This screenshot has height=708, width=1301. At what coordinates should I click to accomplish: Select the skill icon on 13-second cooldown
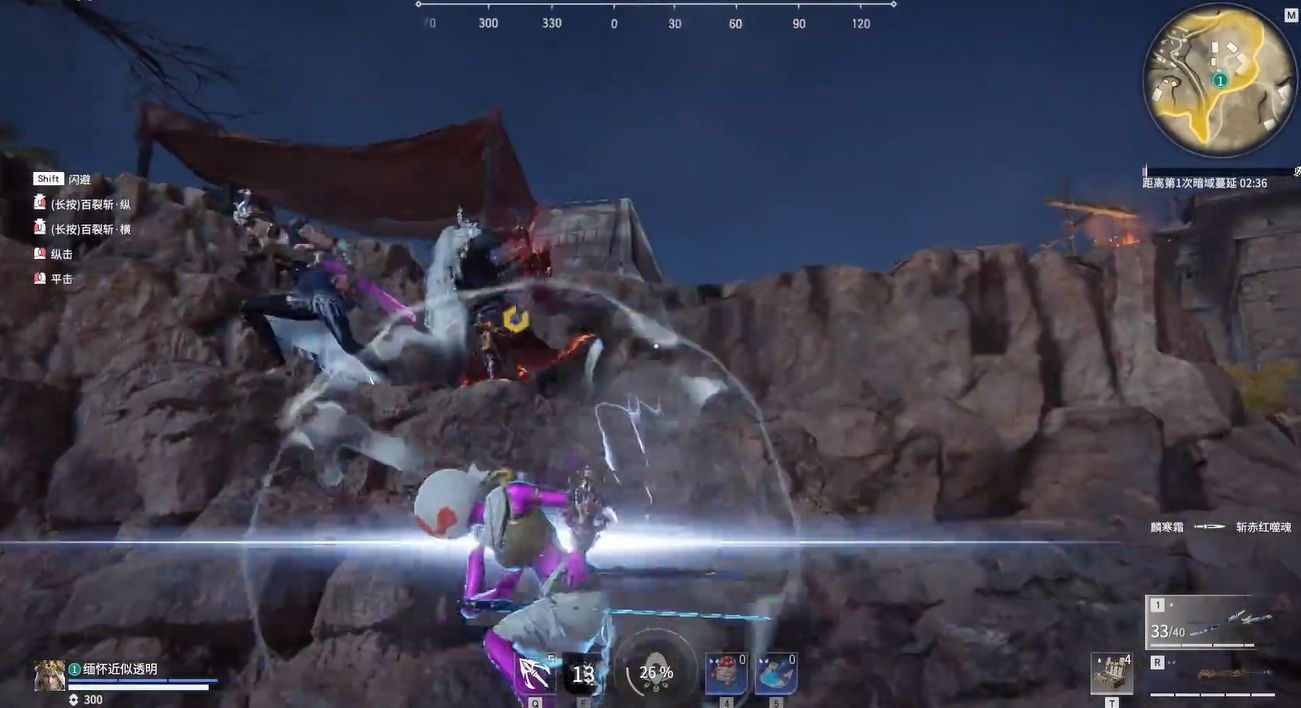tap(582, 674)
